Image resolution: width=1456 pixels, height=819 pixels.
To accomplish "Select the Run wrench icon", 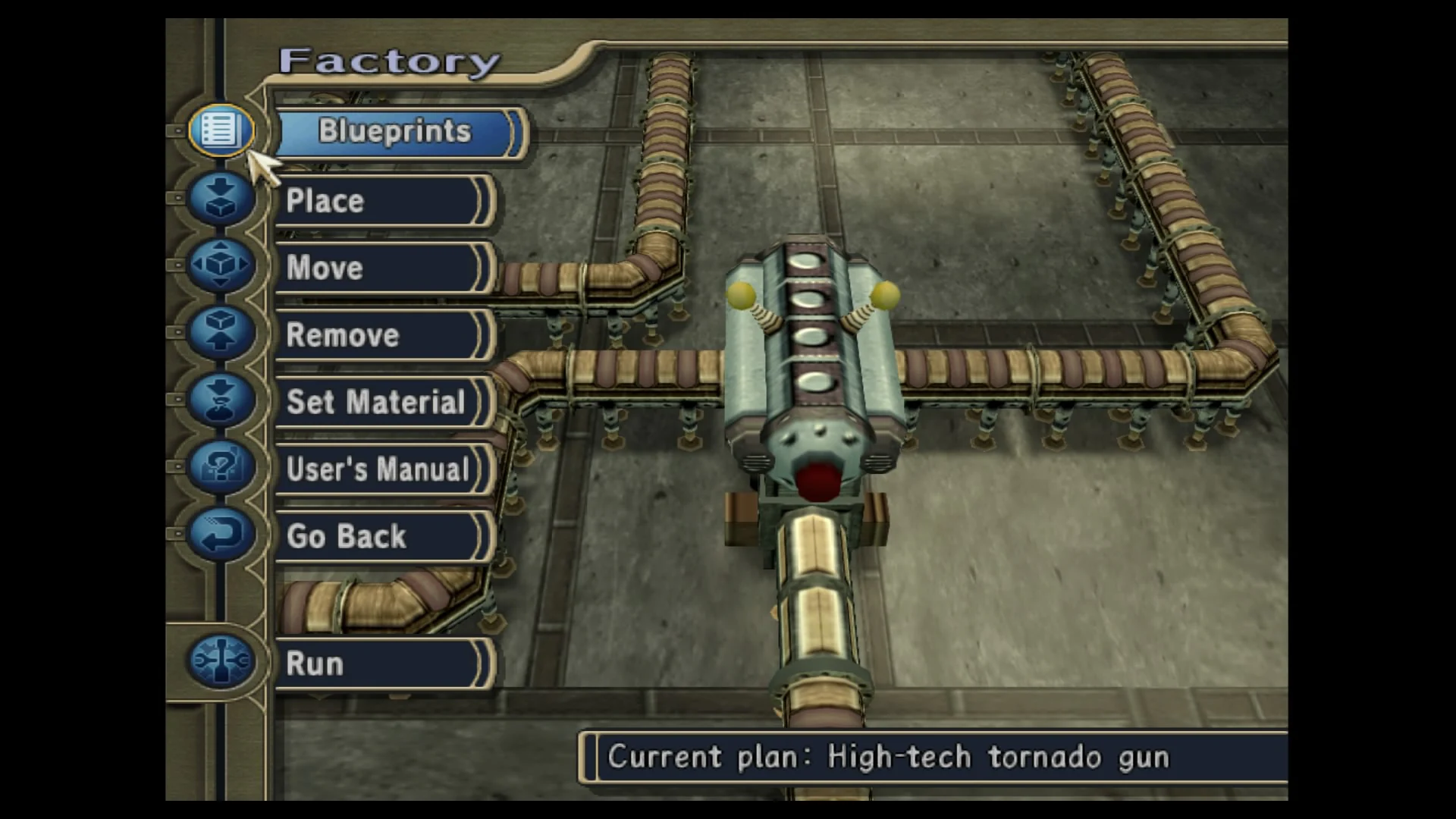I will click(220, 661).
